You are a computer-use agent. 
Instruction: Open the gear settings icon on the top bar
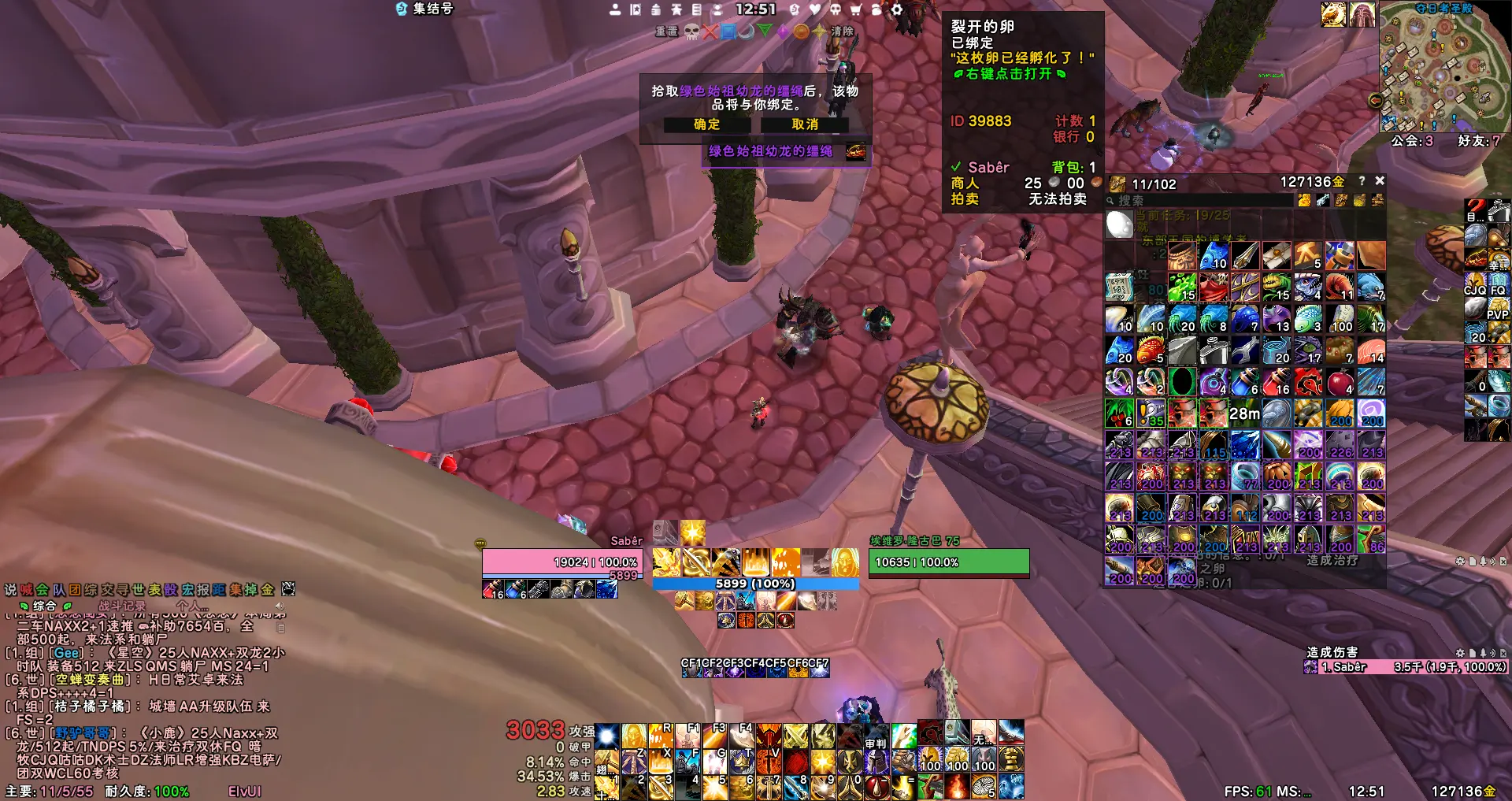coord(897,9)
